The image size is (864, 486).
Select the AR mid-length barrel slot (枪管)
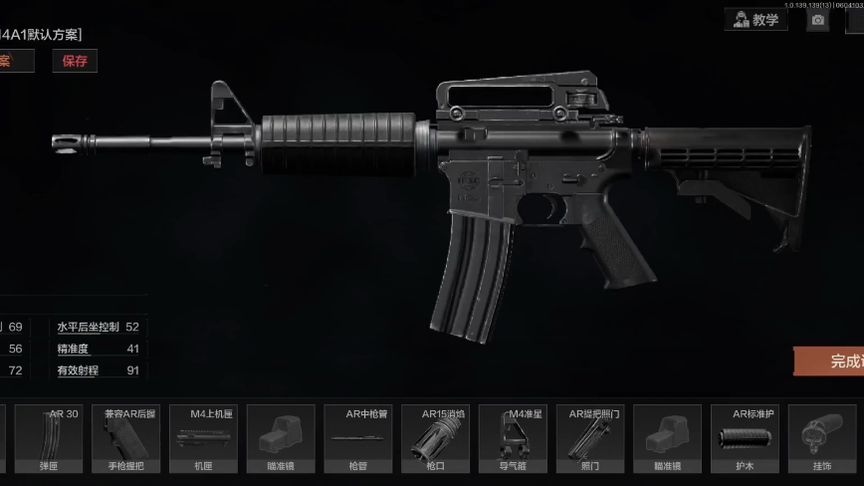tap(358, 439)
